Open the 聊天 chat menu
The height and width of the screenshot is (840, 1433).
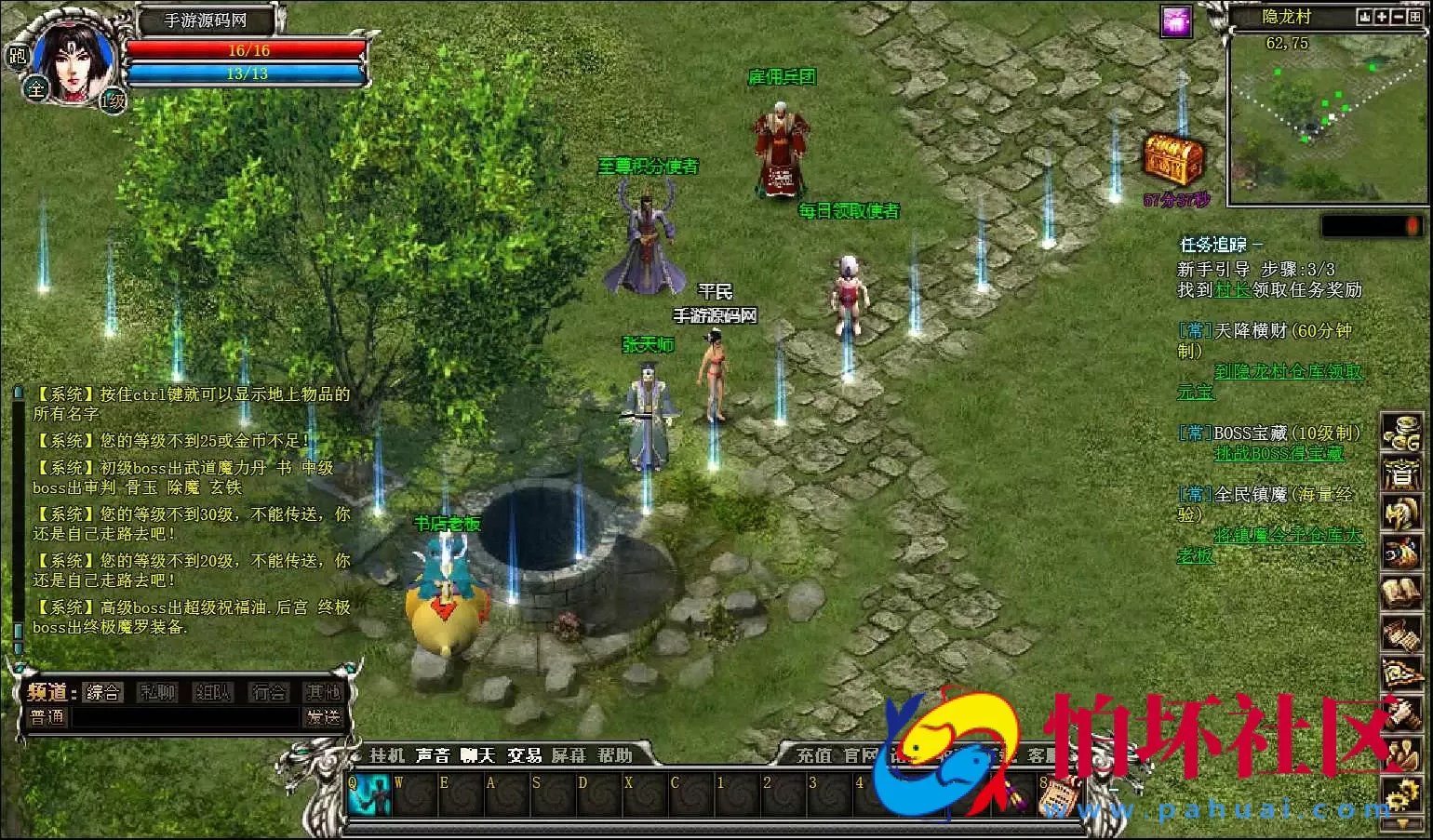[x=478, y=755]
